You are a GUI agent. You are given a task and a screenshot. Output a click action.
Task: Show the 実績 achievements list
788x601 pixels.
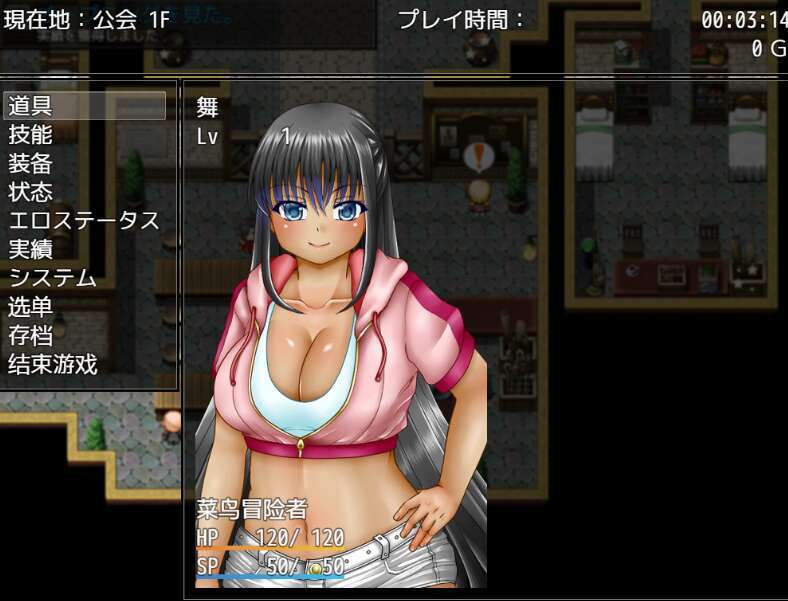click(x=85, y=249)
